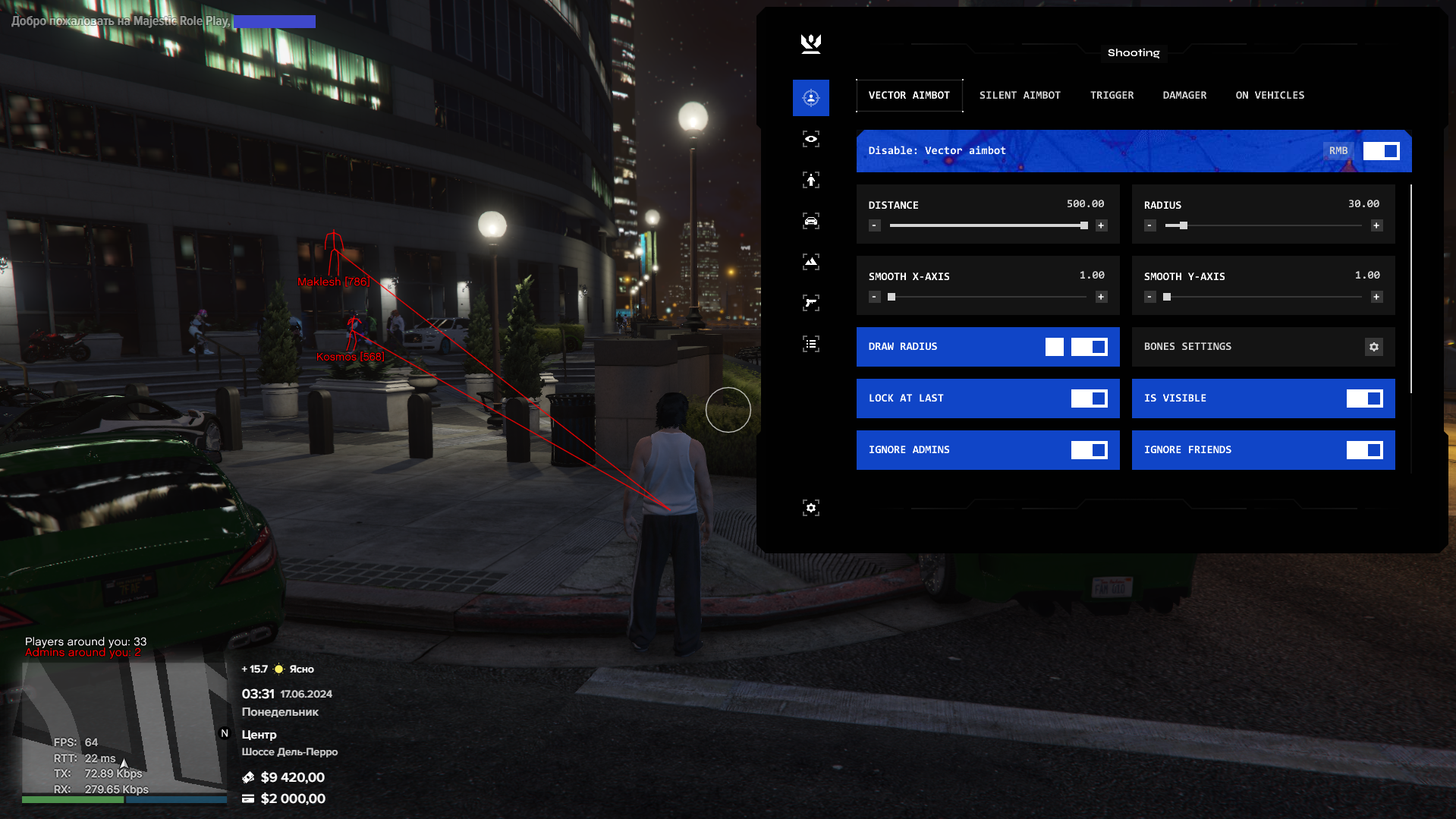Open the Trigger tab

tap(1112, 96)
